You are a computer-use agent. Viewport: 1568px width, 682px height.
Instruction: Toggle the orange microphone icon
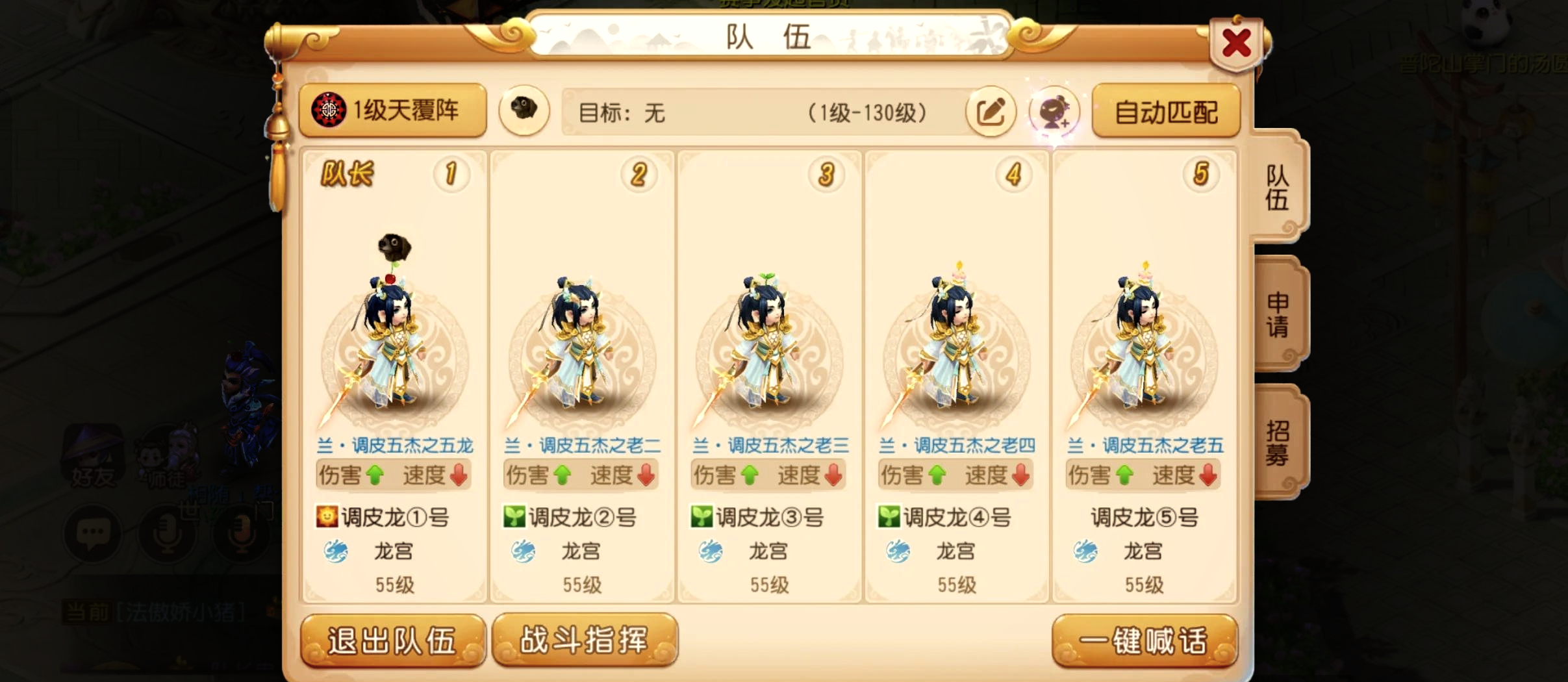(242, 535)
